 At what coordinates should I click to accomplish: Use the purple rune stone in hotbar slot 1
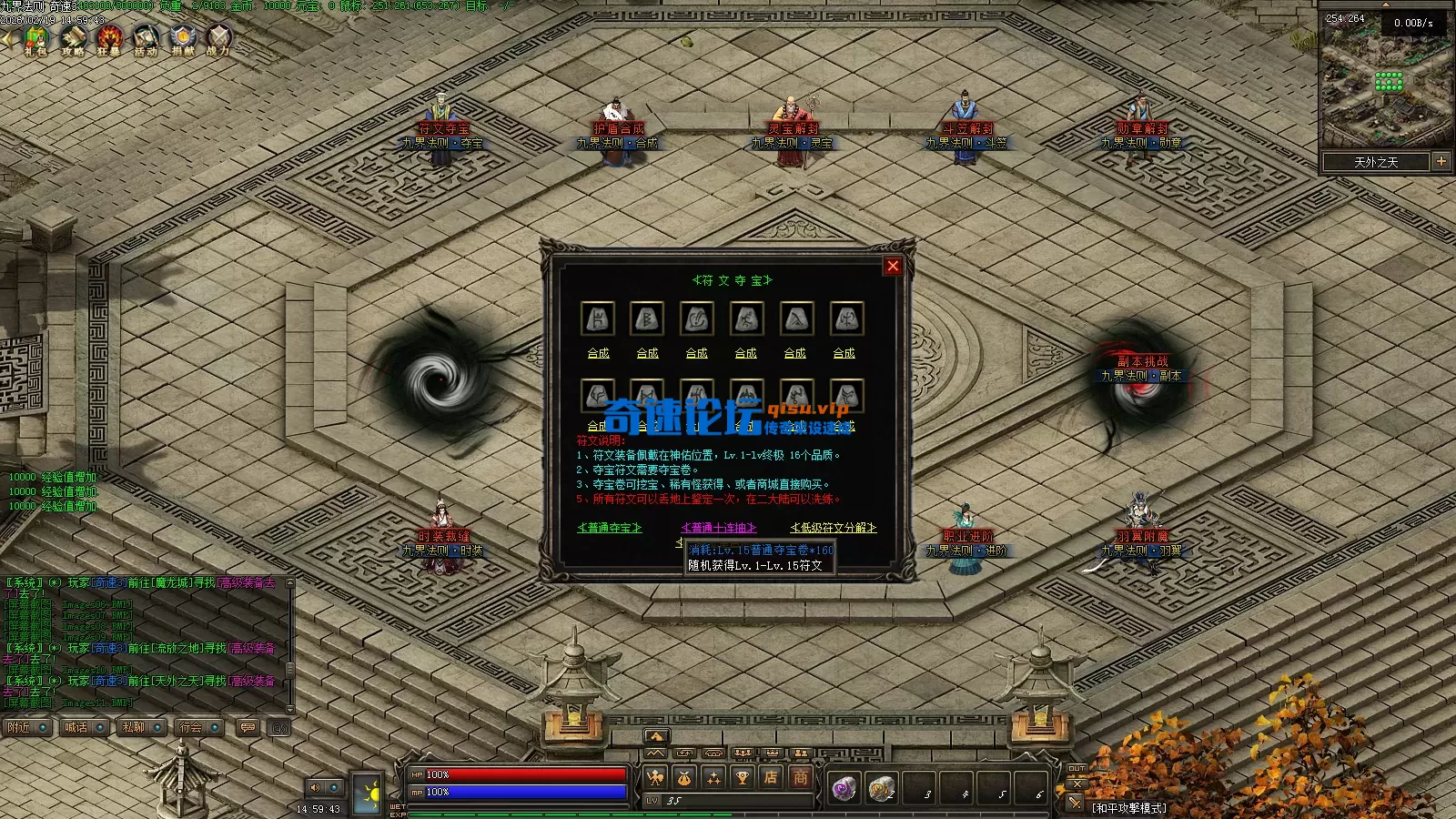click(844, 788)
